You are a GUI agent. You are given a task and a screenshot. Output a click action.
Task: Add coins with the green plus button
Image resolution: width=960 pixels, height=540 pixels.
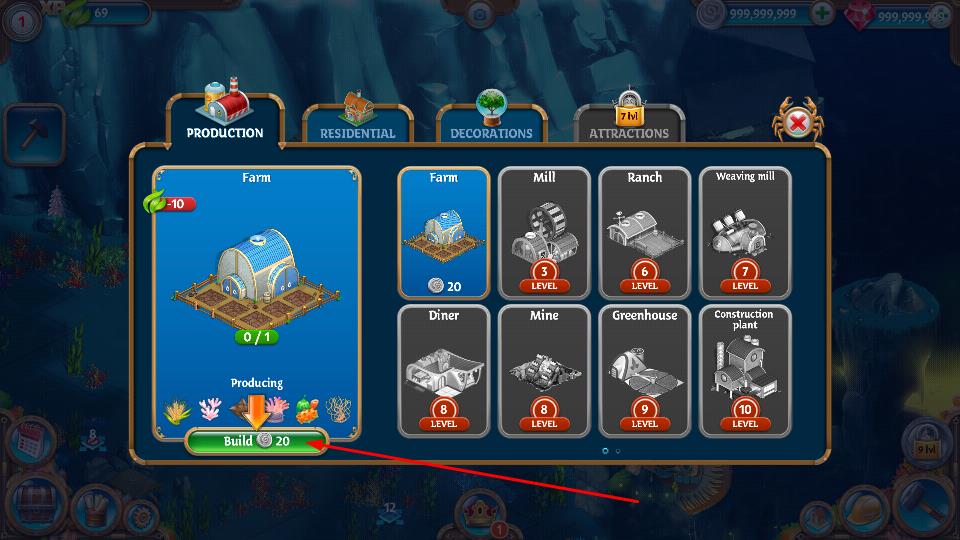point(821,14)
